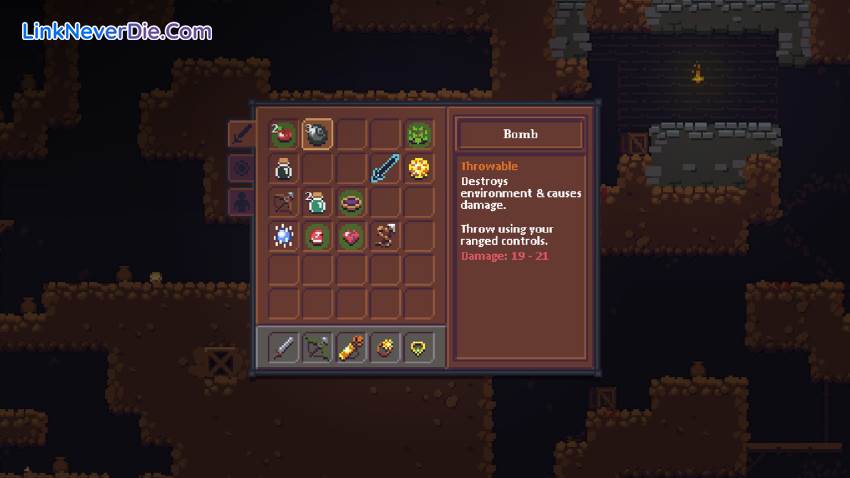Click the equipped bow slot
Screen dimensions: 850x478
click(317, 348)
